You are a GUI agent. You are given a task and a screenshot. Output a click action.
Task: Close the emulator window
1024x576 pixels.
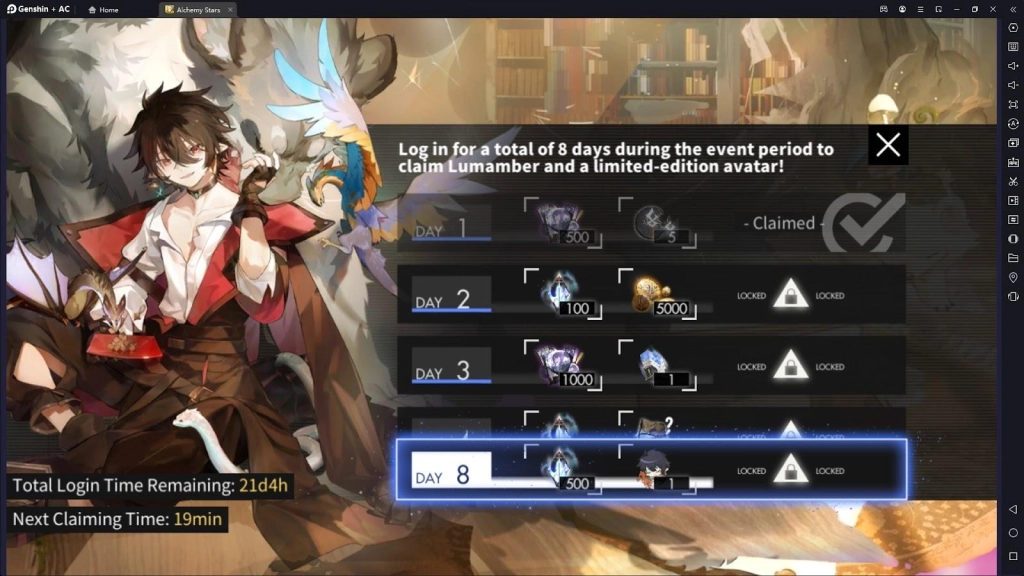pyautogui.click(x=993, y=9)
